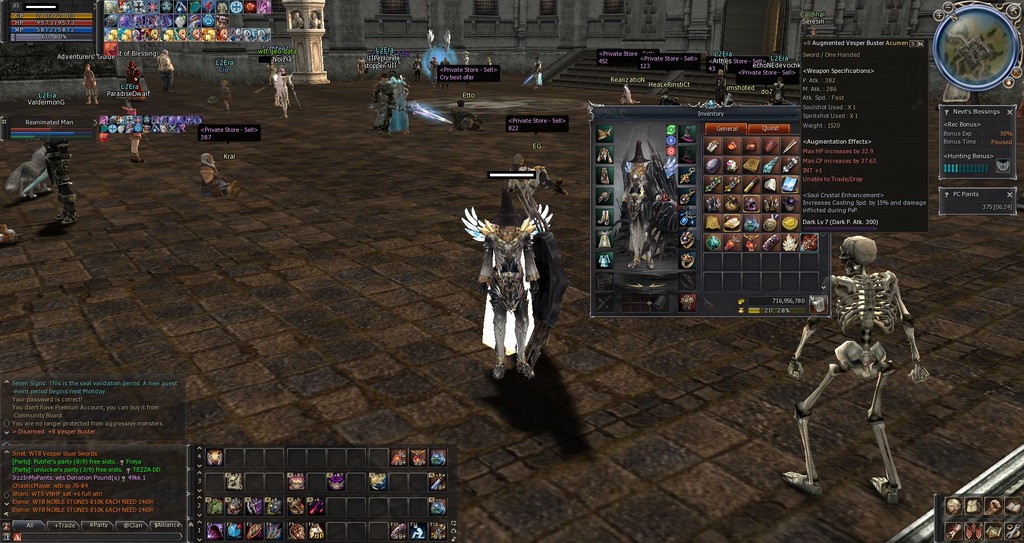The image size is (1024, 543).
Task: Choose the All chat tab
Action: (30, 524)
